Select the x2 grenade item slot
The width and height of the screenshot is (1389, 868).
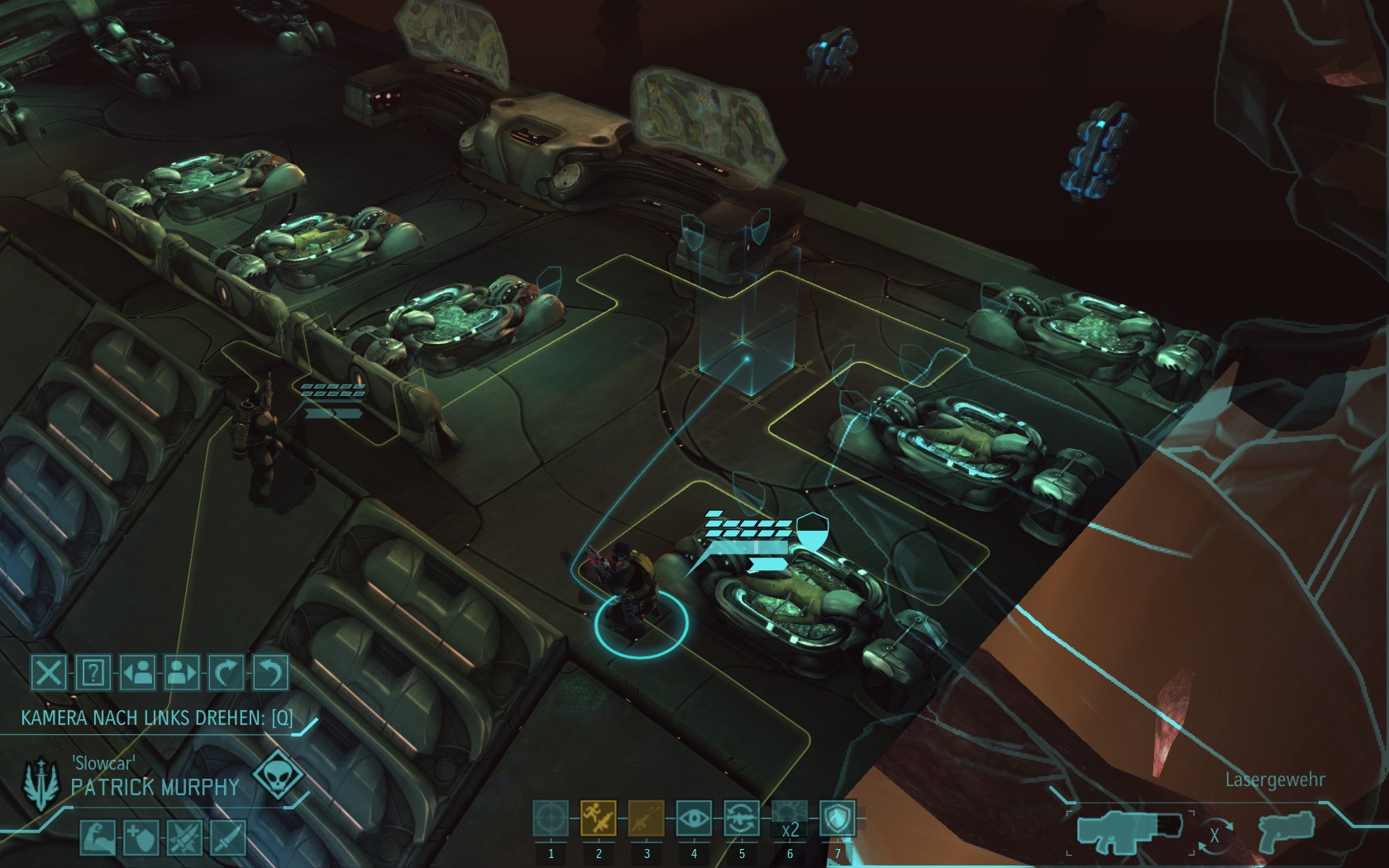pyautogui.click(x=790, y=819)
